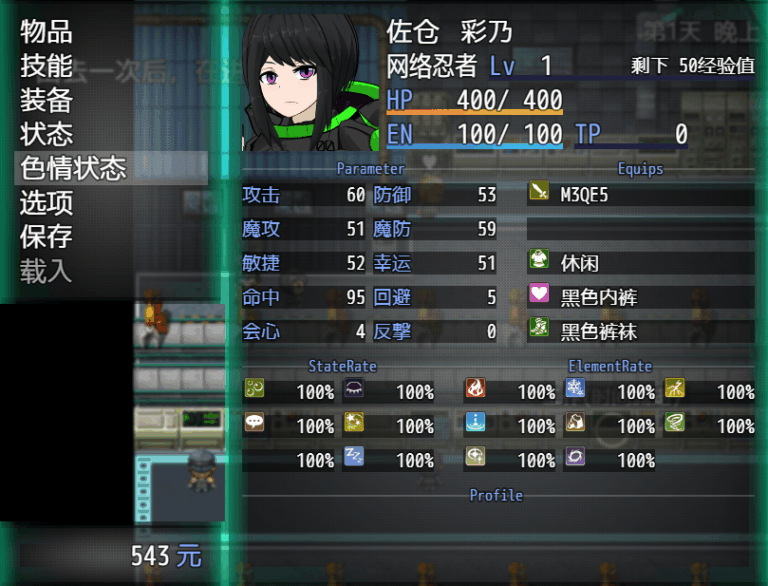Click the 休闲 clothing equipment slot
The image size is (768, 586).
[640, 263]
